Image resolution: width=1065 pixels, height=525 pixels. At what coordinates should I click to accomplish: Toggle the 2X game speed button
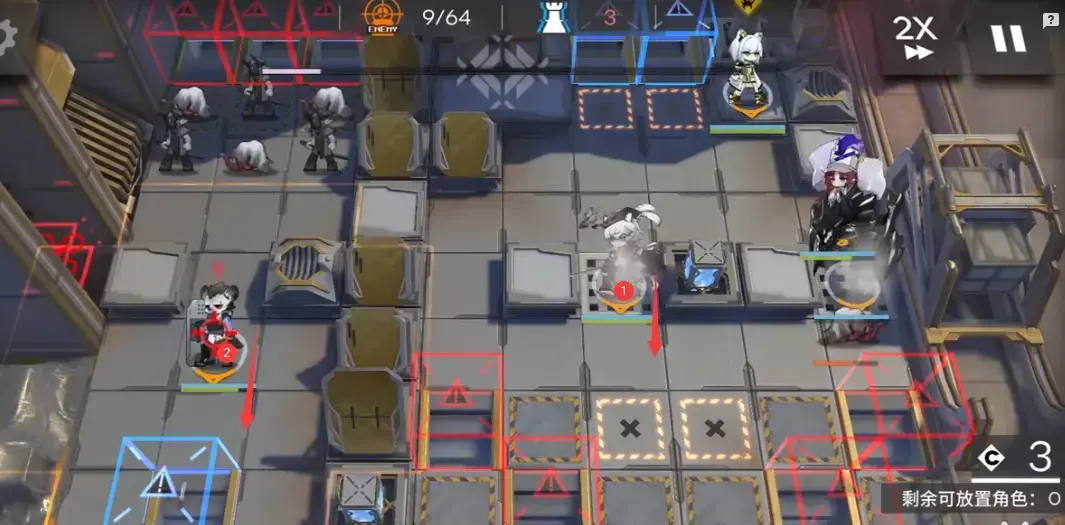point(915,37)
